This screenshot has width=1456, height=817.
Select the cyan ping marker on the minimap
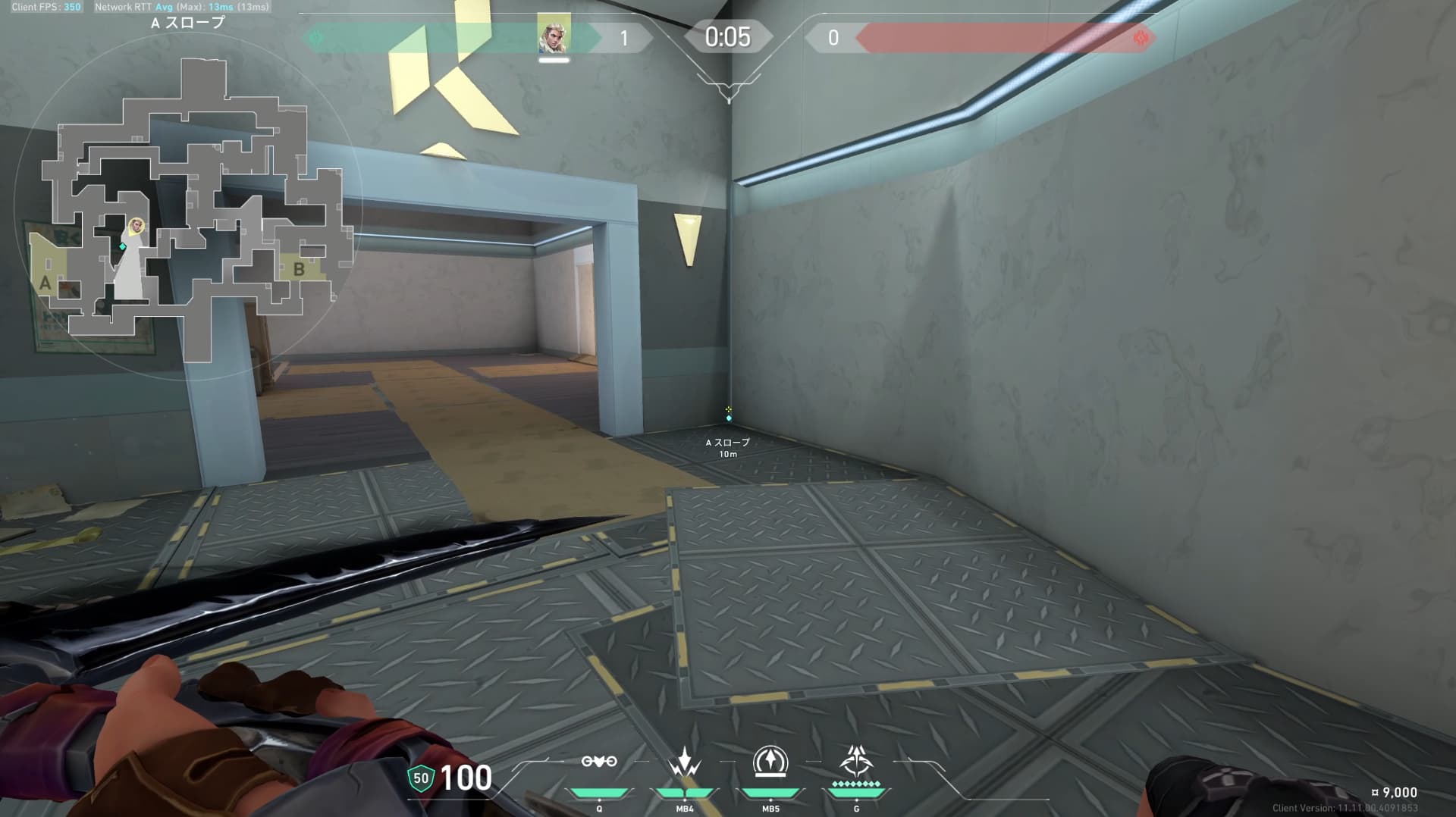point(123,246)
